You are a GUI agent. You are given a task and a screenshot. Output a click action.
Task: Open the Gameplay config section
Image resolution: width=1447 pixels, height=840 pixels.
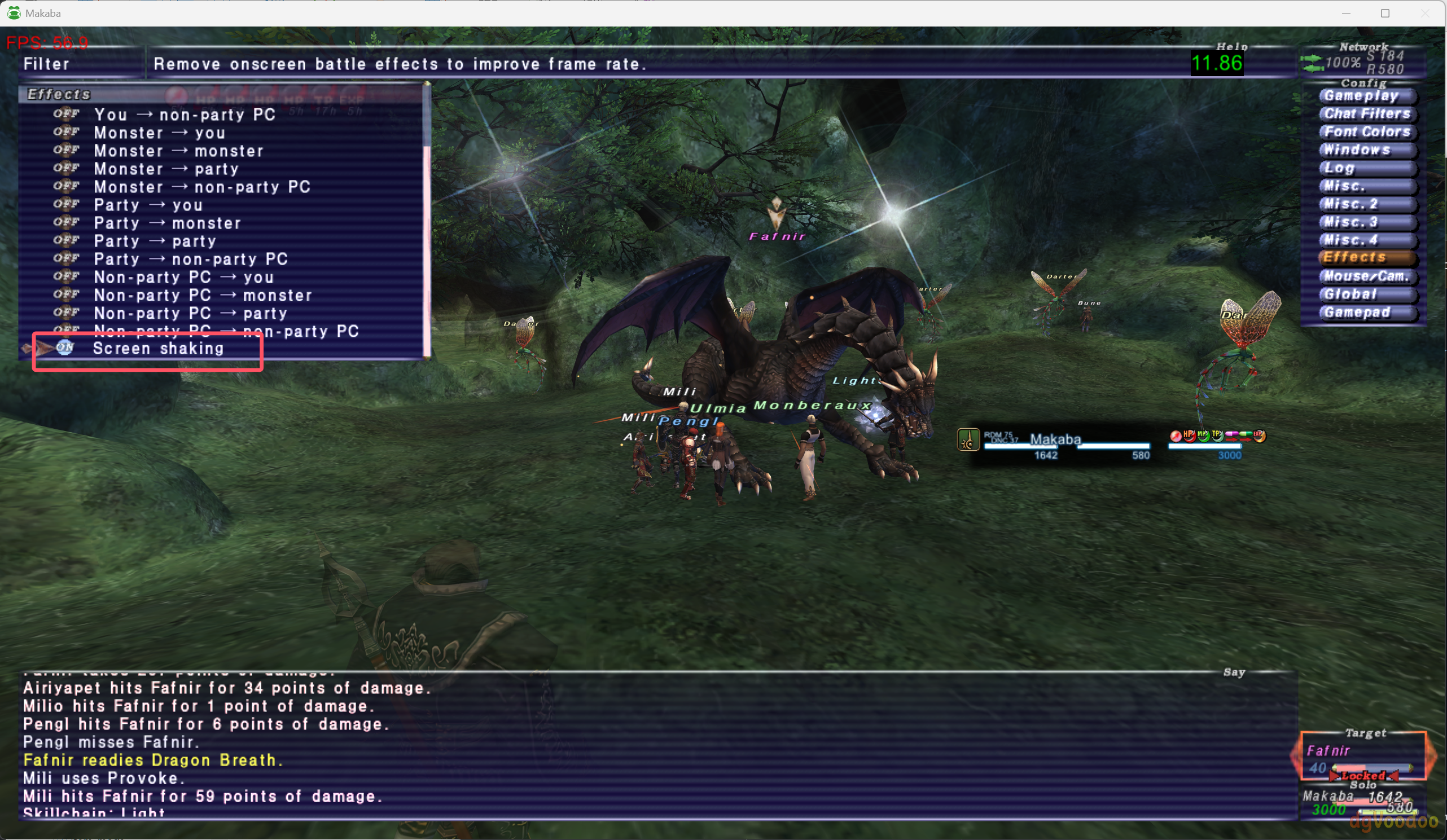[1366, 96]
